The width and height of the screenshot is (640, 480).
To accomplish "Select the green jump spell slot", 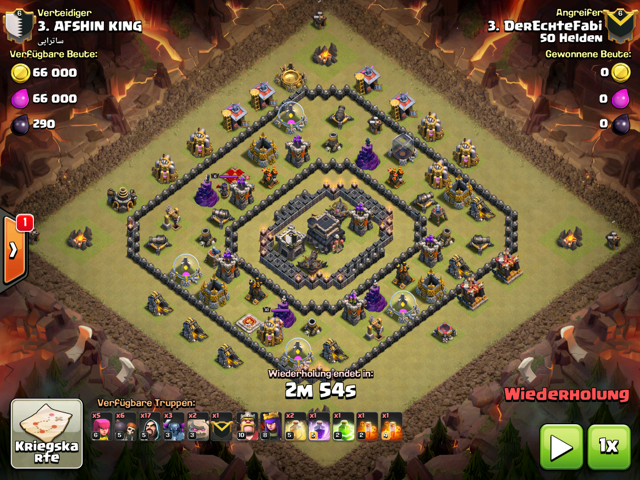I will [343, 427].
